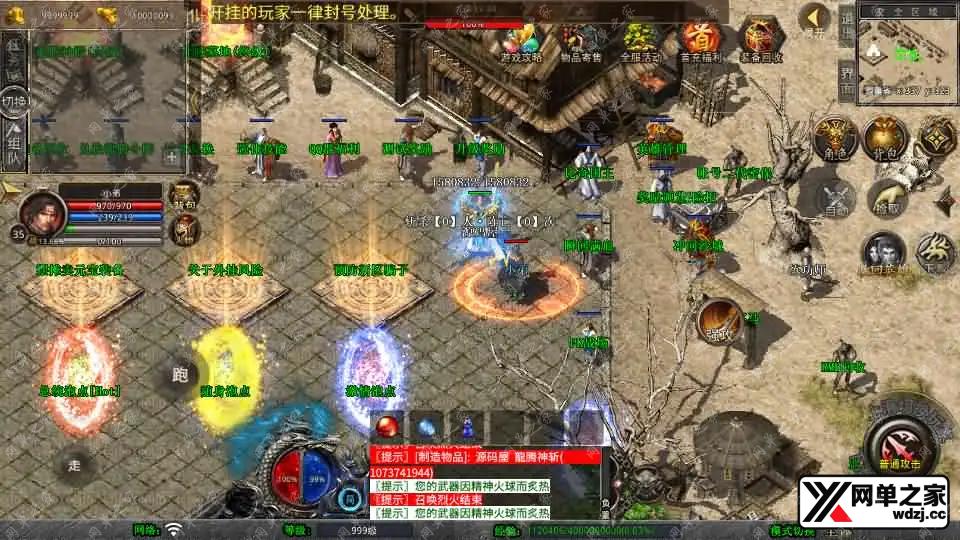This screenshot has height=540, width=960.
Task: Toggle the 自动 auto-combat button
Action: [836, 197]
